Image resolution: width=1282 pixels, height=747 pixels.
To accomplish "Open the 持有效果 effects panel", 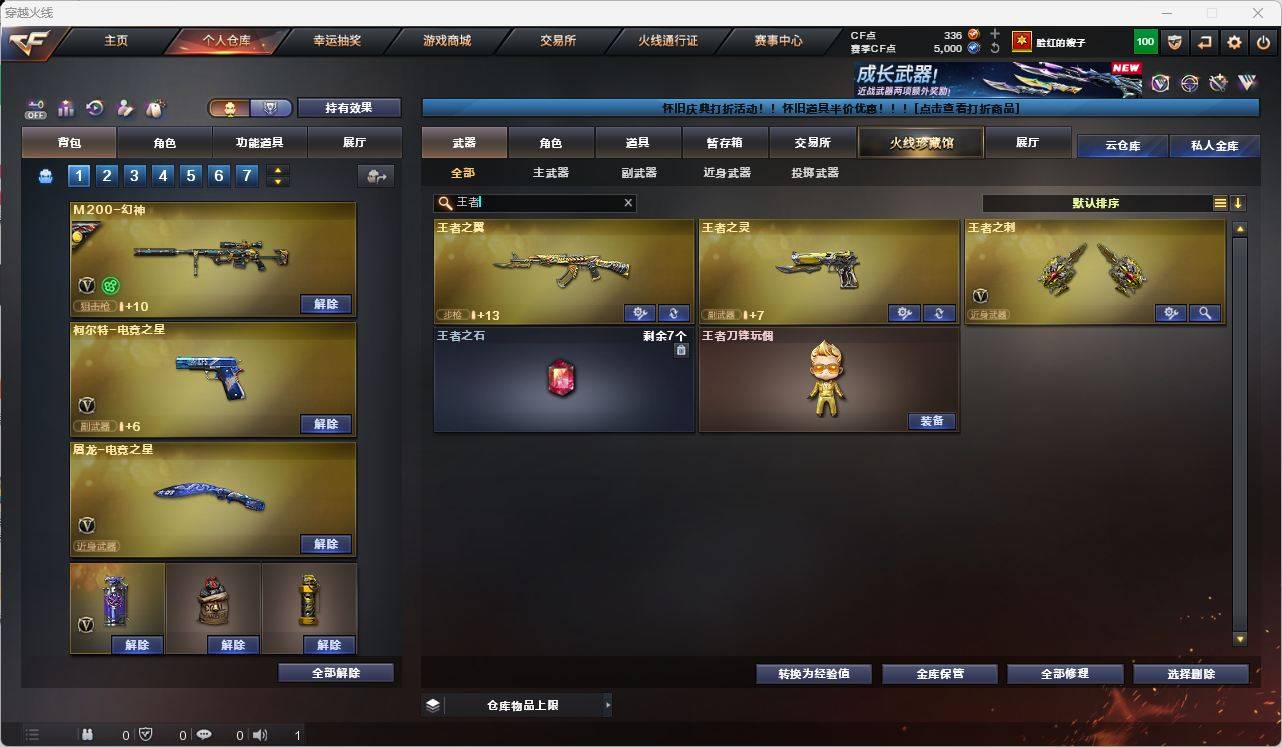I will 349,107.
